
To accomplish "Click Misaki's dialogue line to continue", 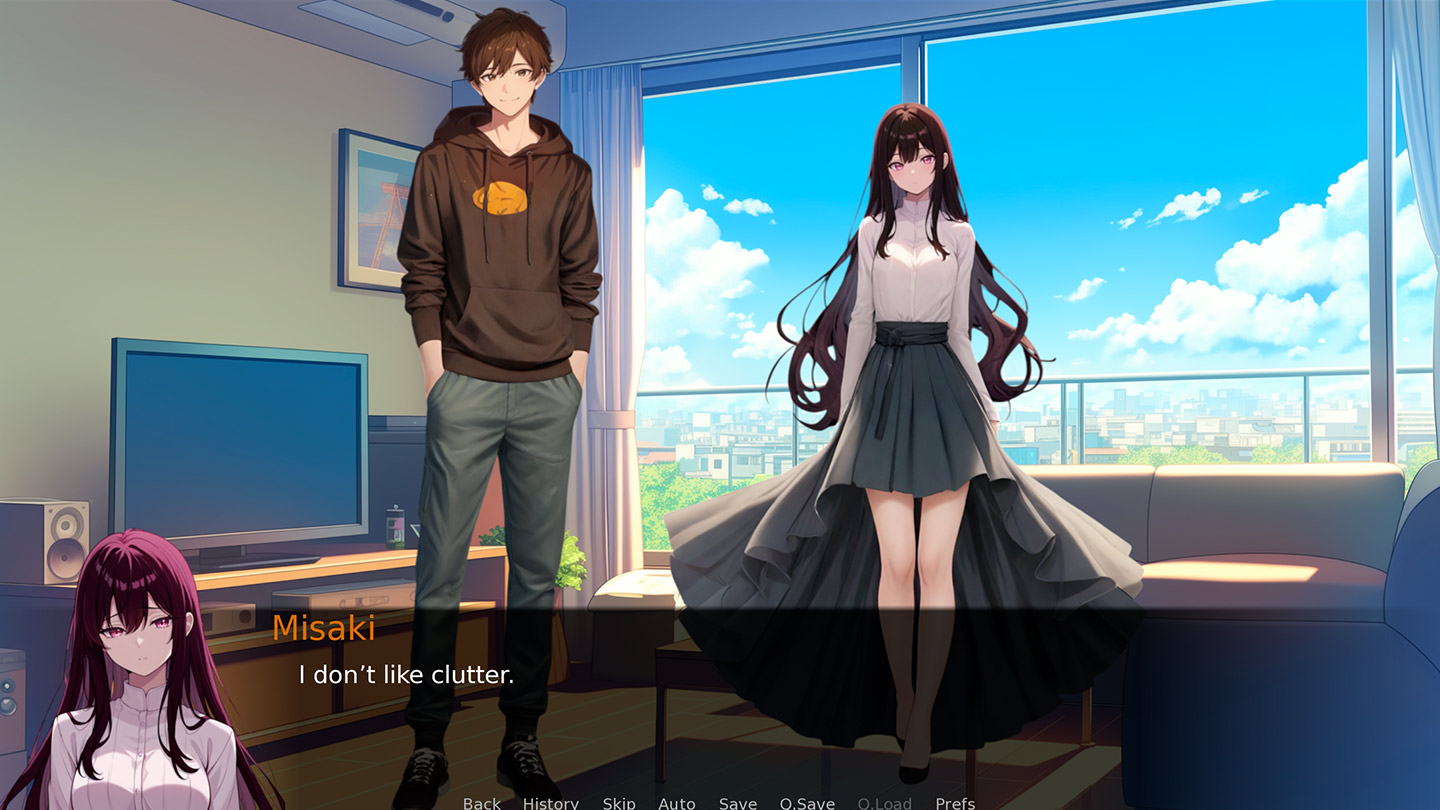I will 406,675.
